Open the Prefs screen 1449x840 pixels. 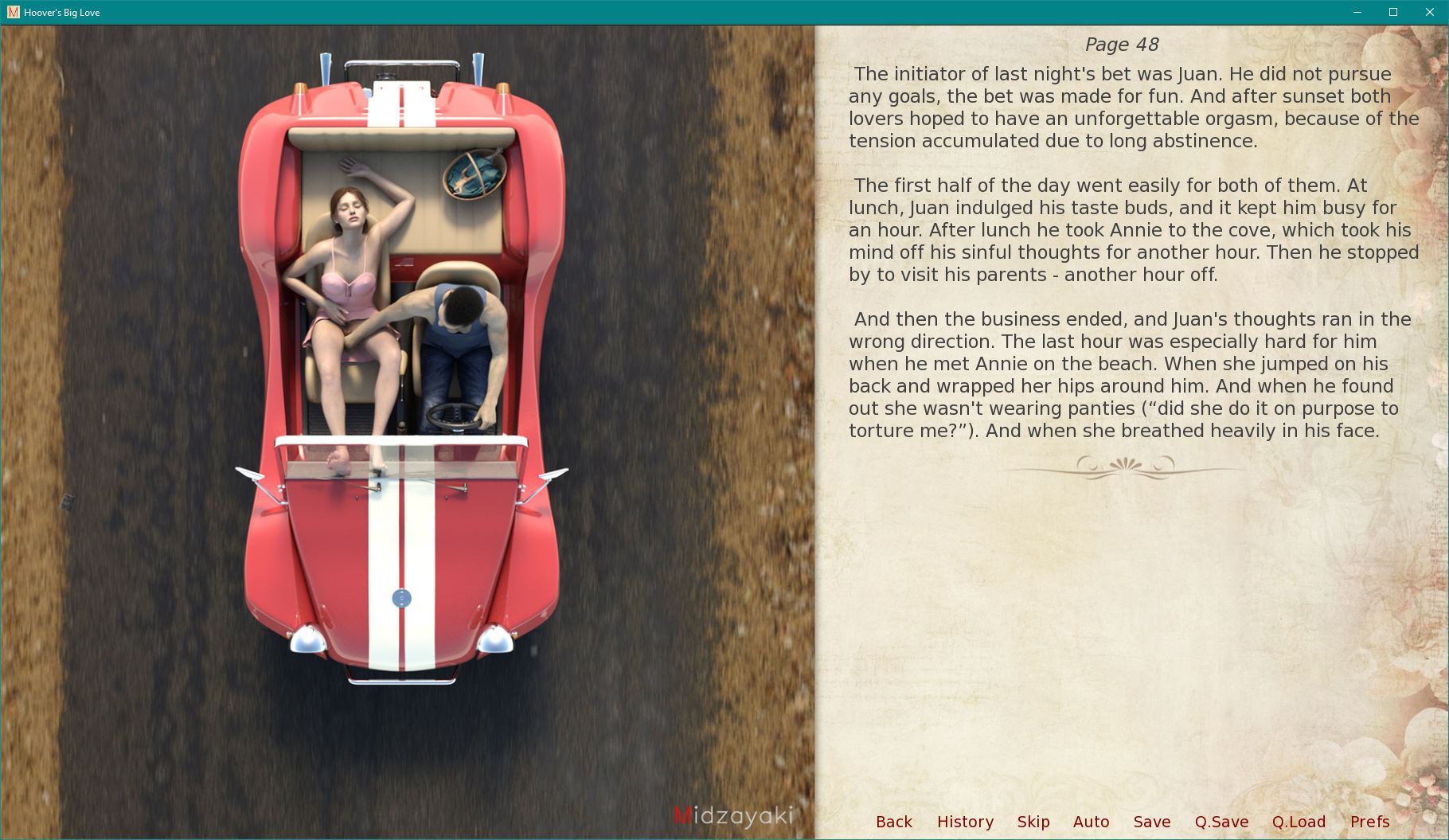pos(1369,822)
